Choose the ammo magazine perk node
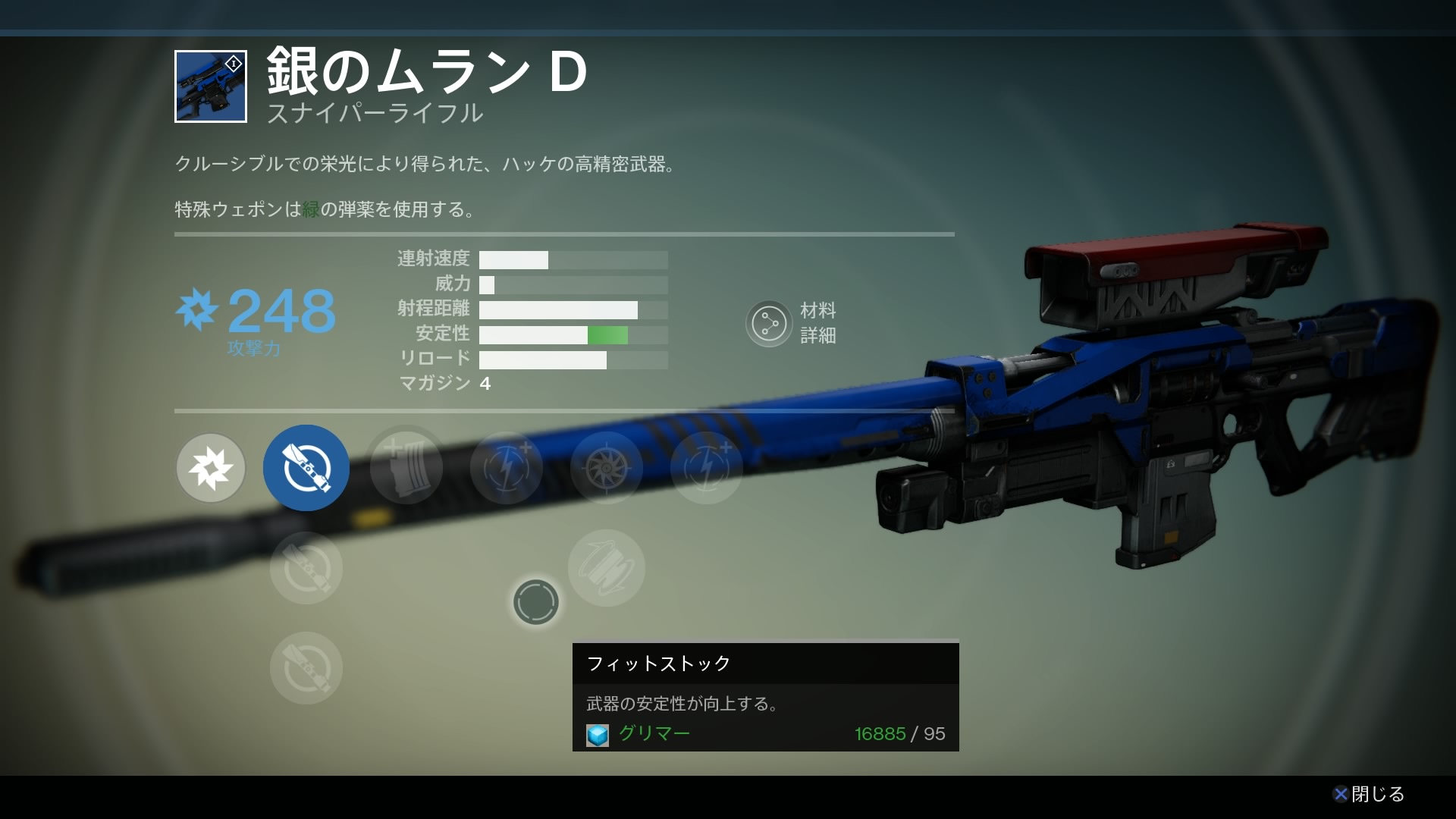The image size is (1456, 819). [406, 468]
